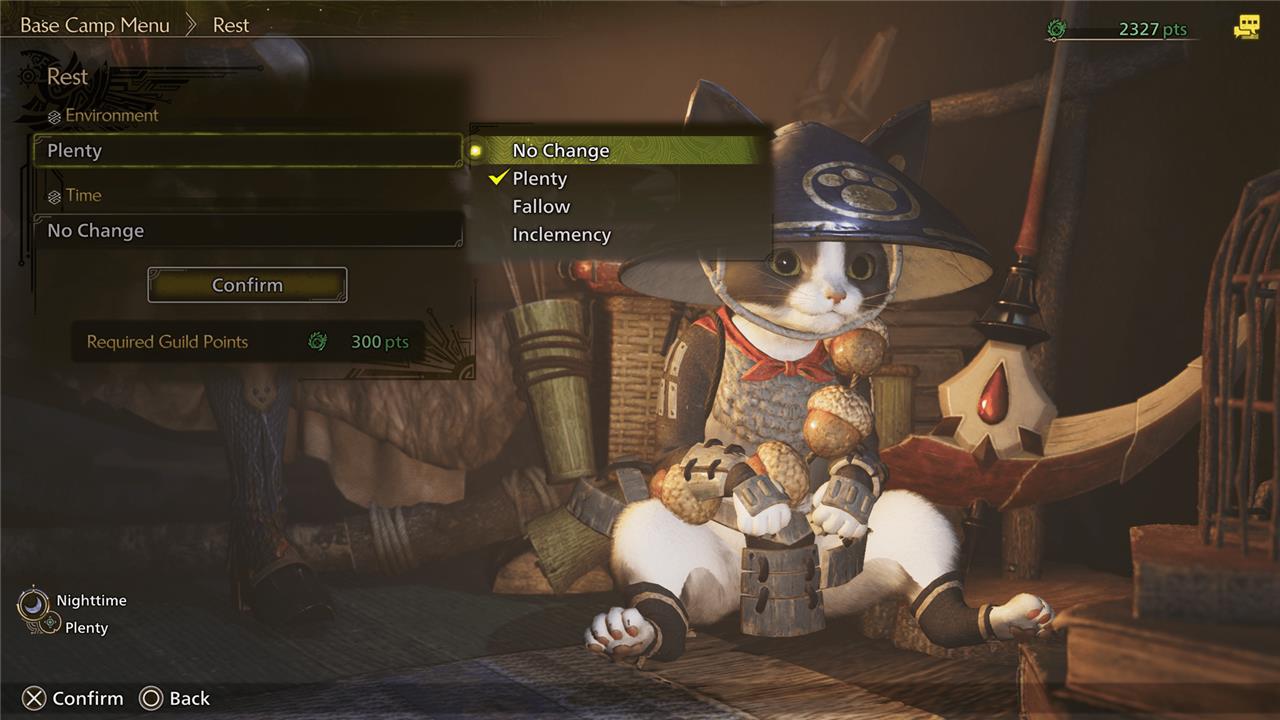
Task: Open the Time dropdown showing No Change
Action: coord(247,230)
